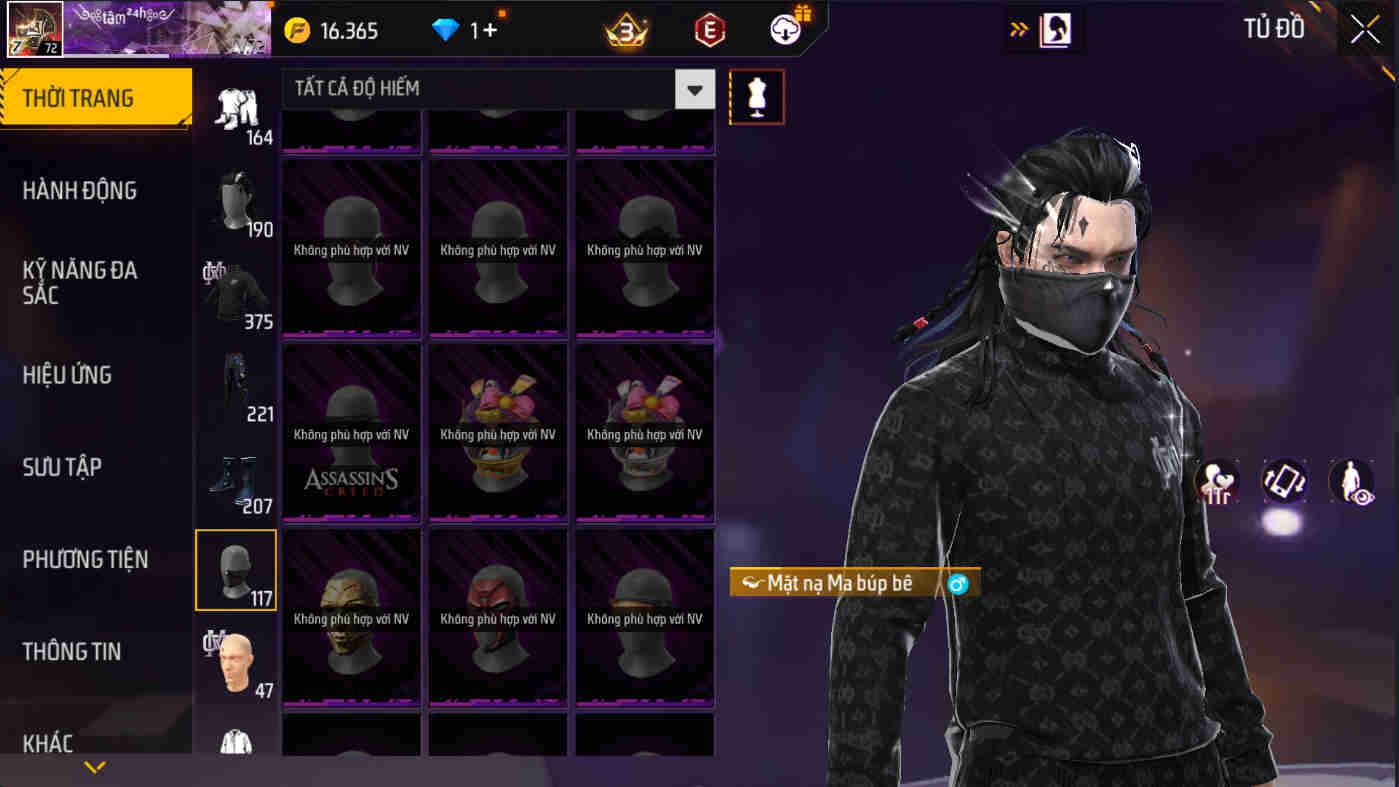Open the cloud download gift icon
This screenshot has height=787, width=1399.
(x=786, y=28)
